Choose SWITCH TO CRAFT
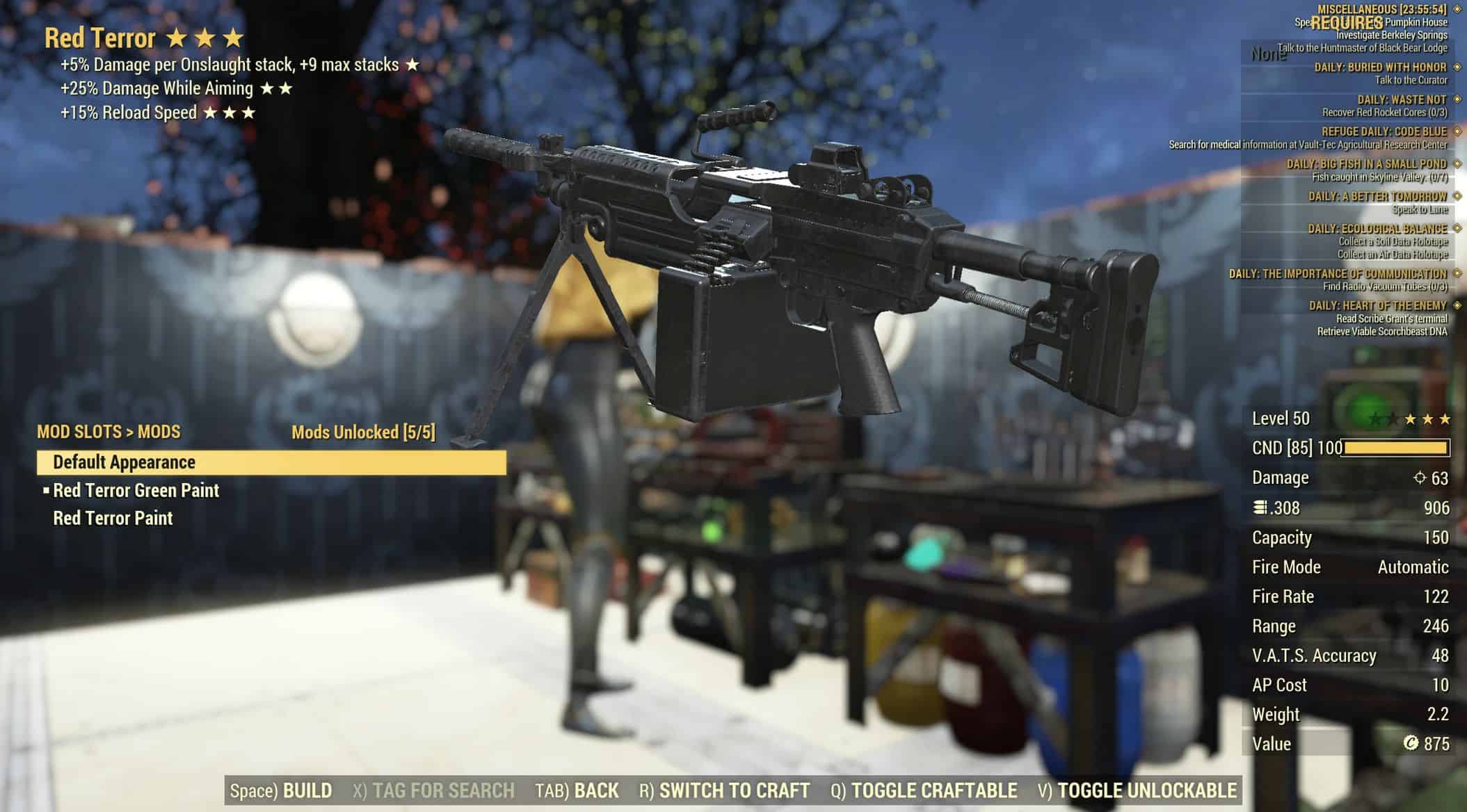Screen dimensions: 1467x812 click(x=724, y=790)
